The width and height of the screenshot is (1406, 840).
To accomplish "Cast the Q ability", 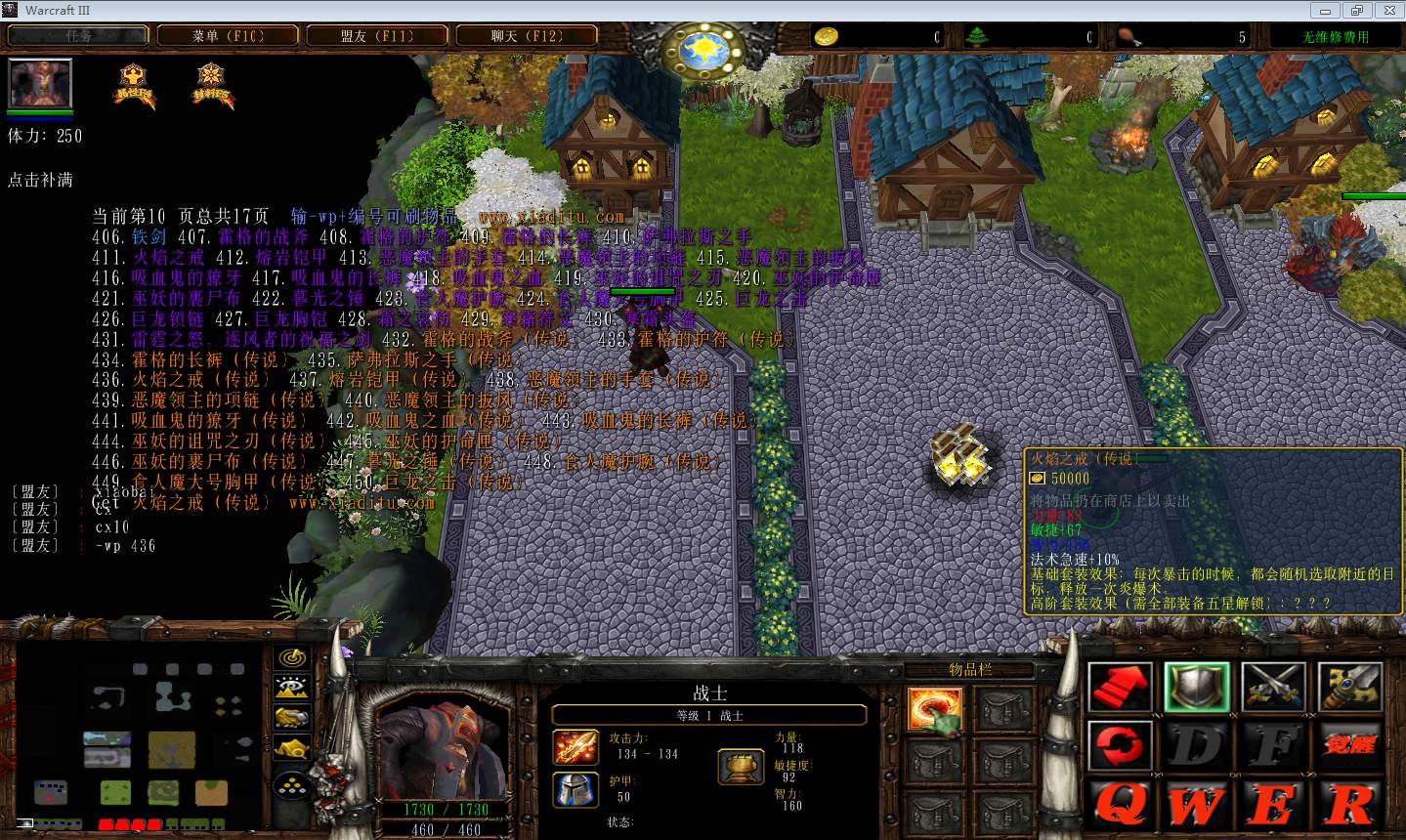I will click(1120, 807).
